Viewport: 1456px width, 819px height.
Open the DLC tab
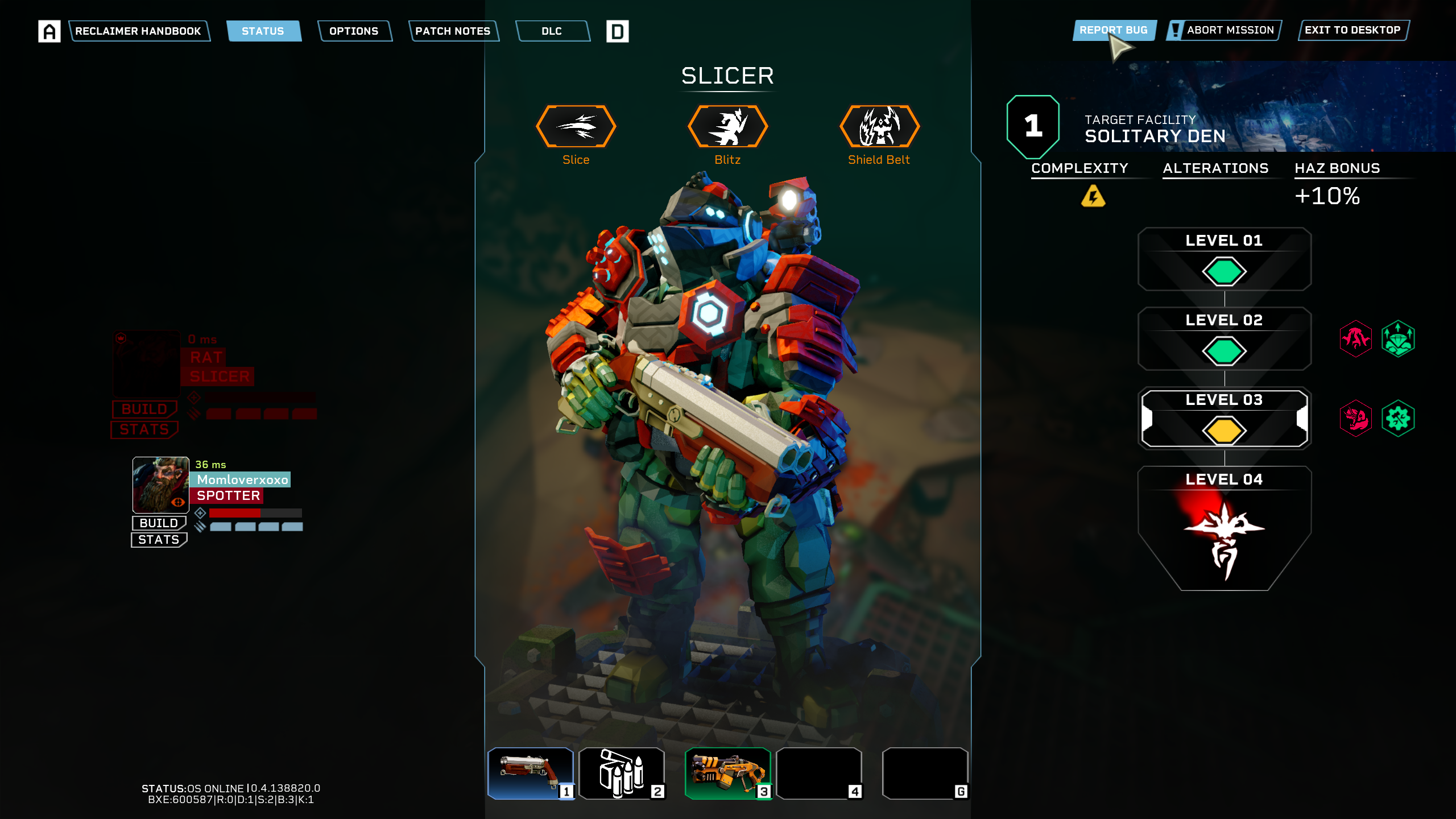tap(552, 31)
